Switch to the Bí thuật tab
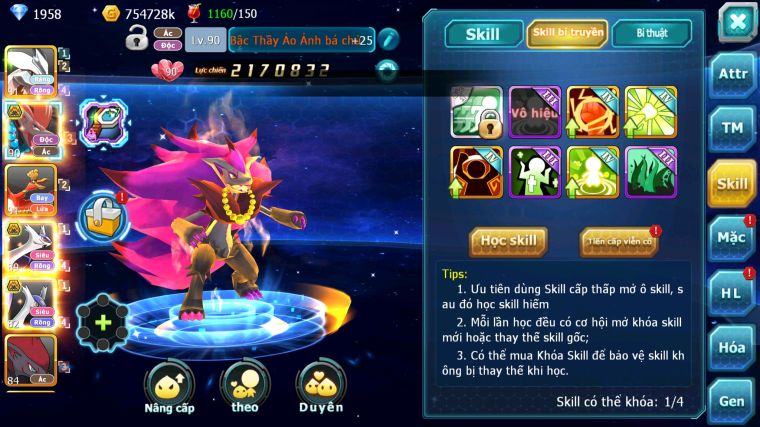The width and height of the screenshot is (760, 427). 651,33
